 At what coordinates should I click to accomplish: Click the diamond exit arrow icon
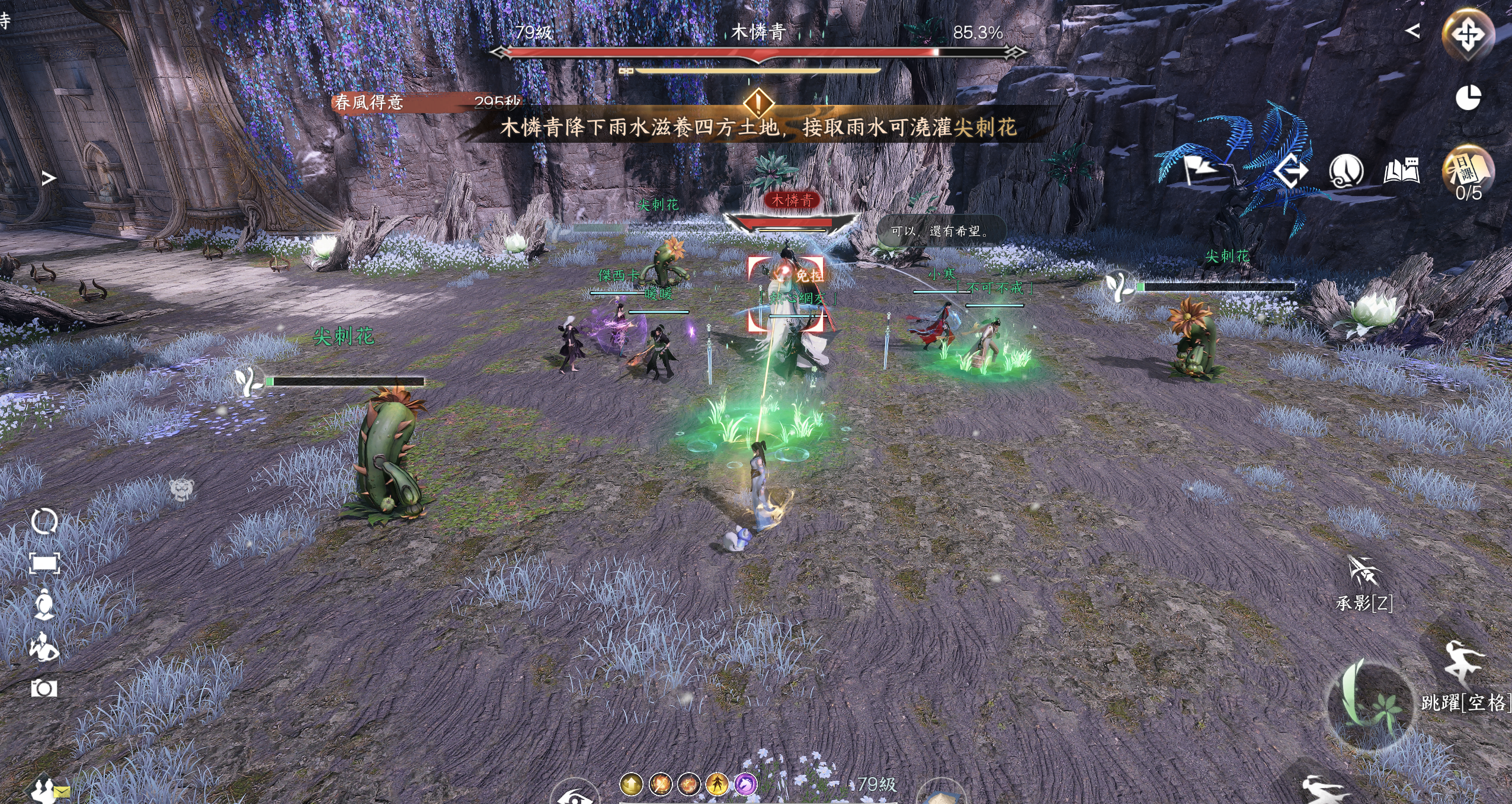point(1292,172)
